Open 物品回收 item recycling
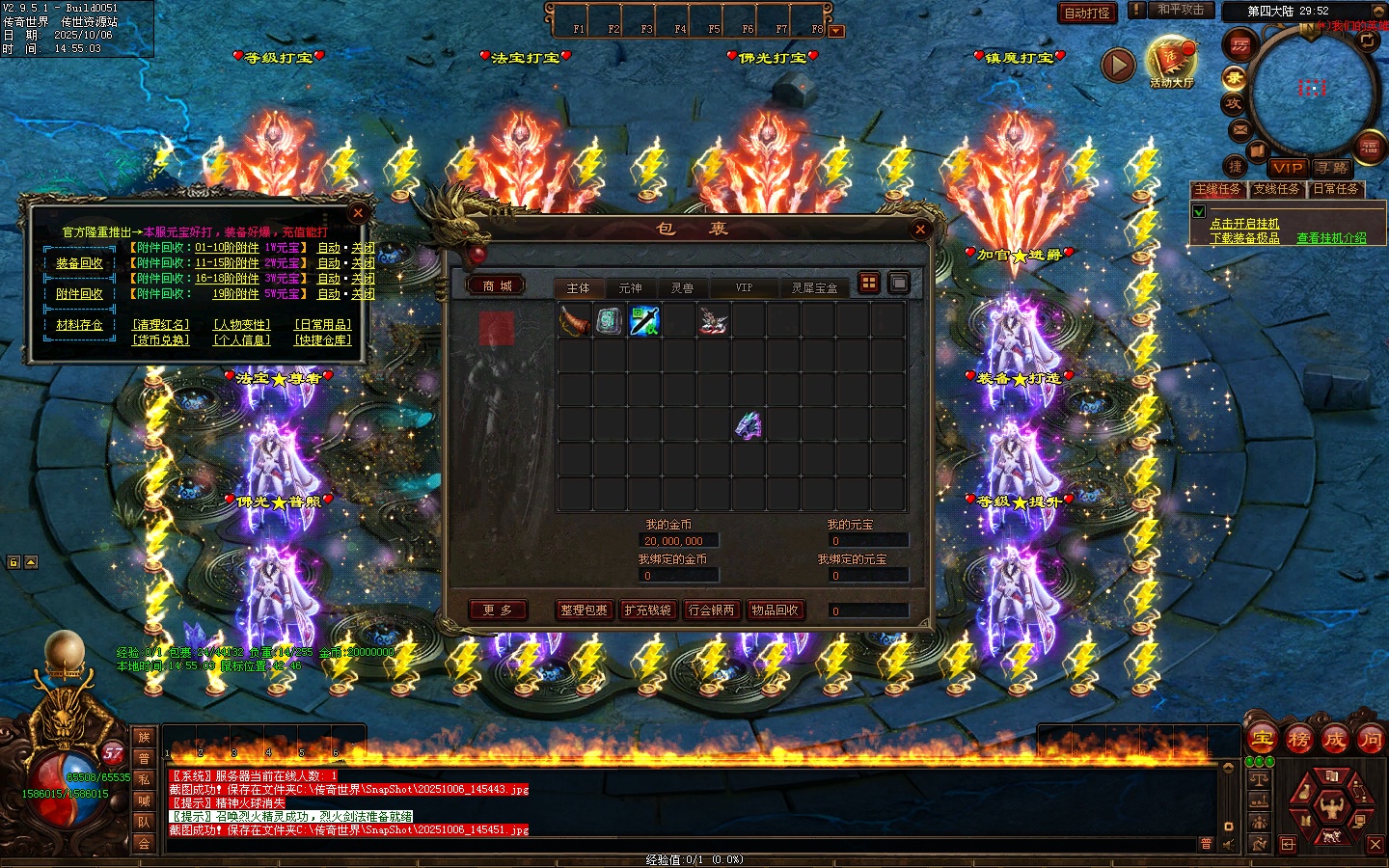The image size is (1389, 868). (775, 610)
